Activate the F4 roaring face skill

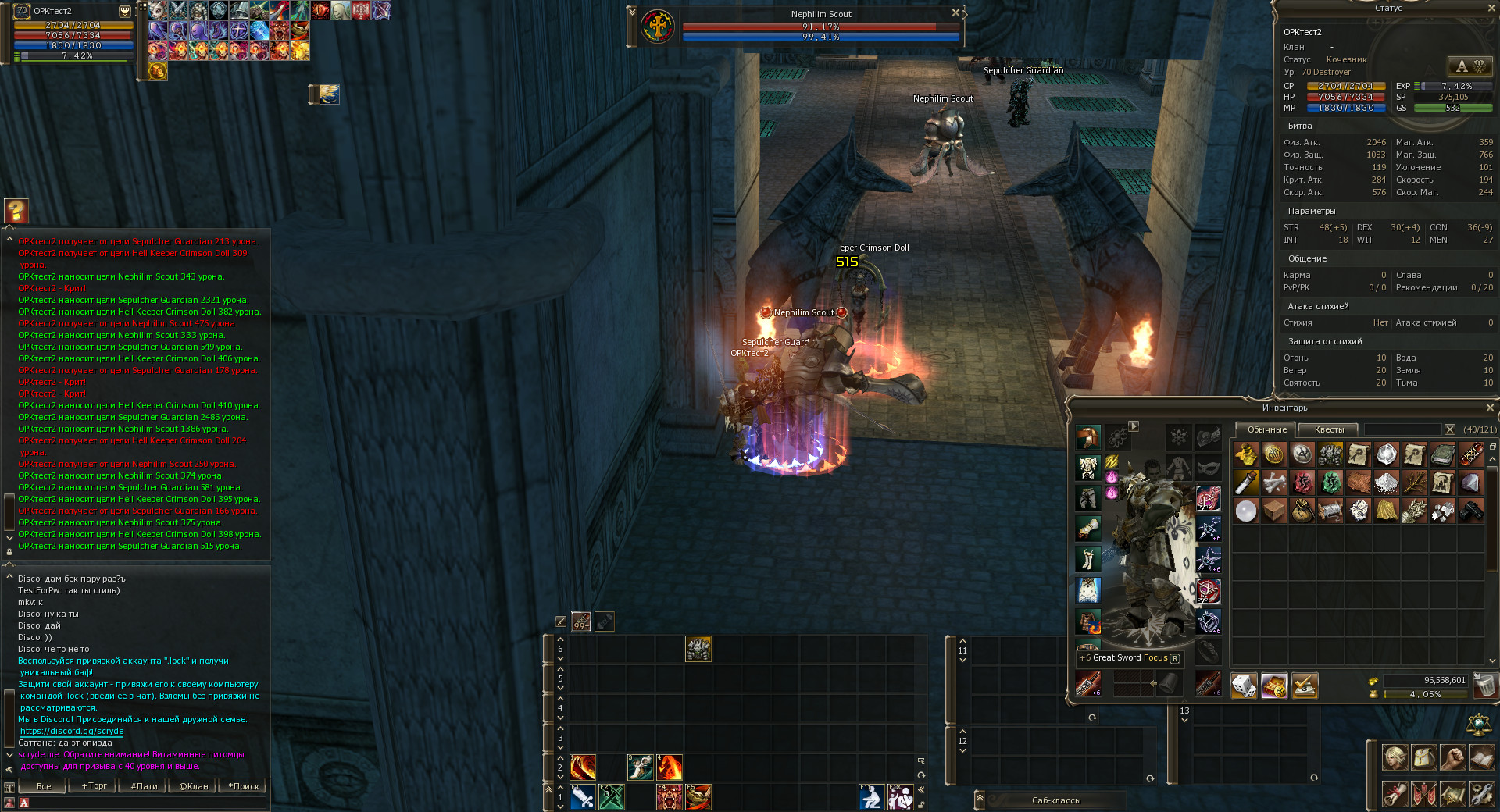(669, 797)
